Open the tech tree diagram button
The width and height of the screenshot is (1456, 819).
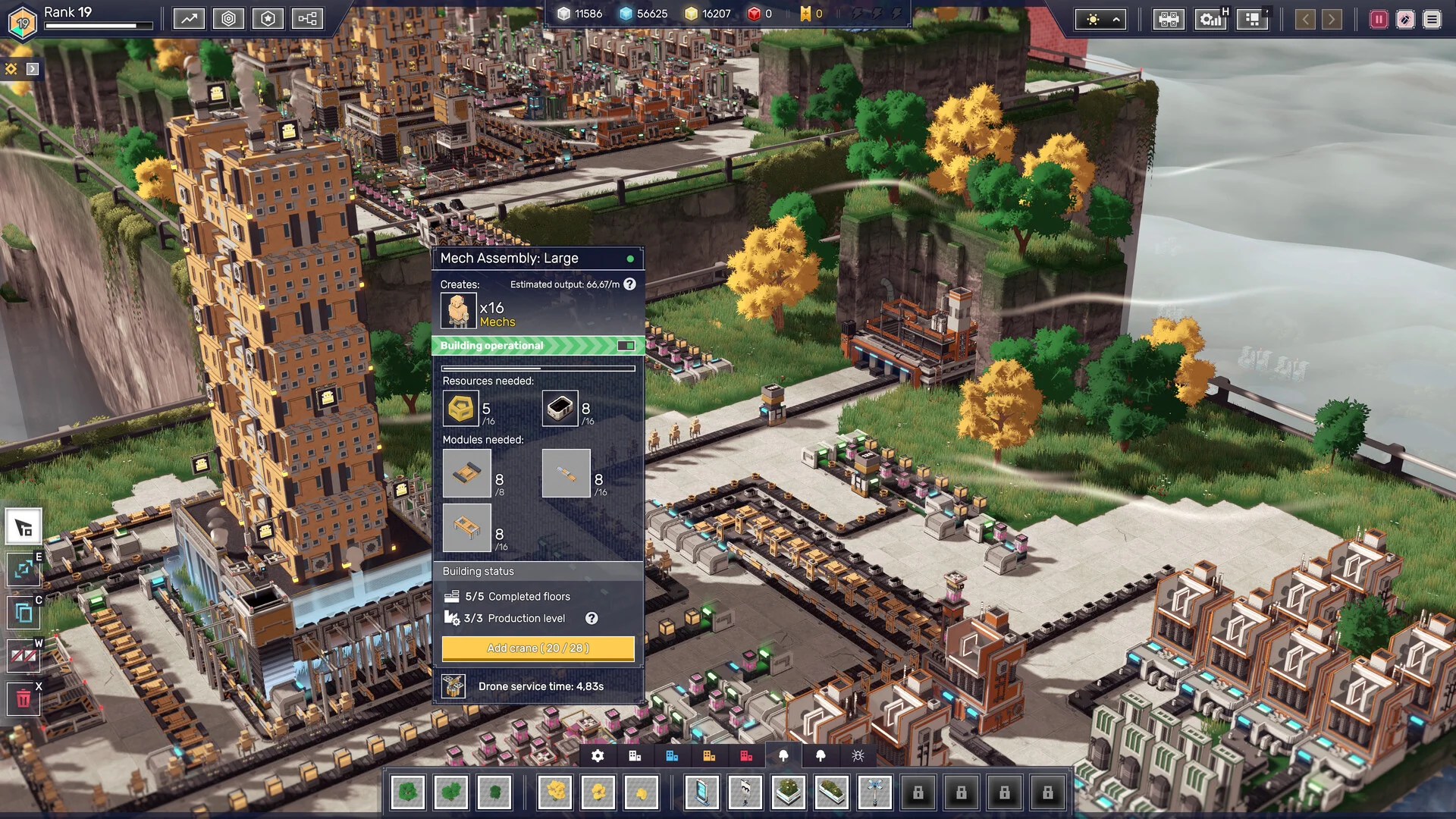tap(307, 18)
